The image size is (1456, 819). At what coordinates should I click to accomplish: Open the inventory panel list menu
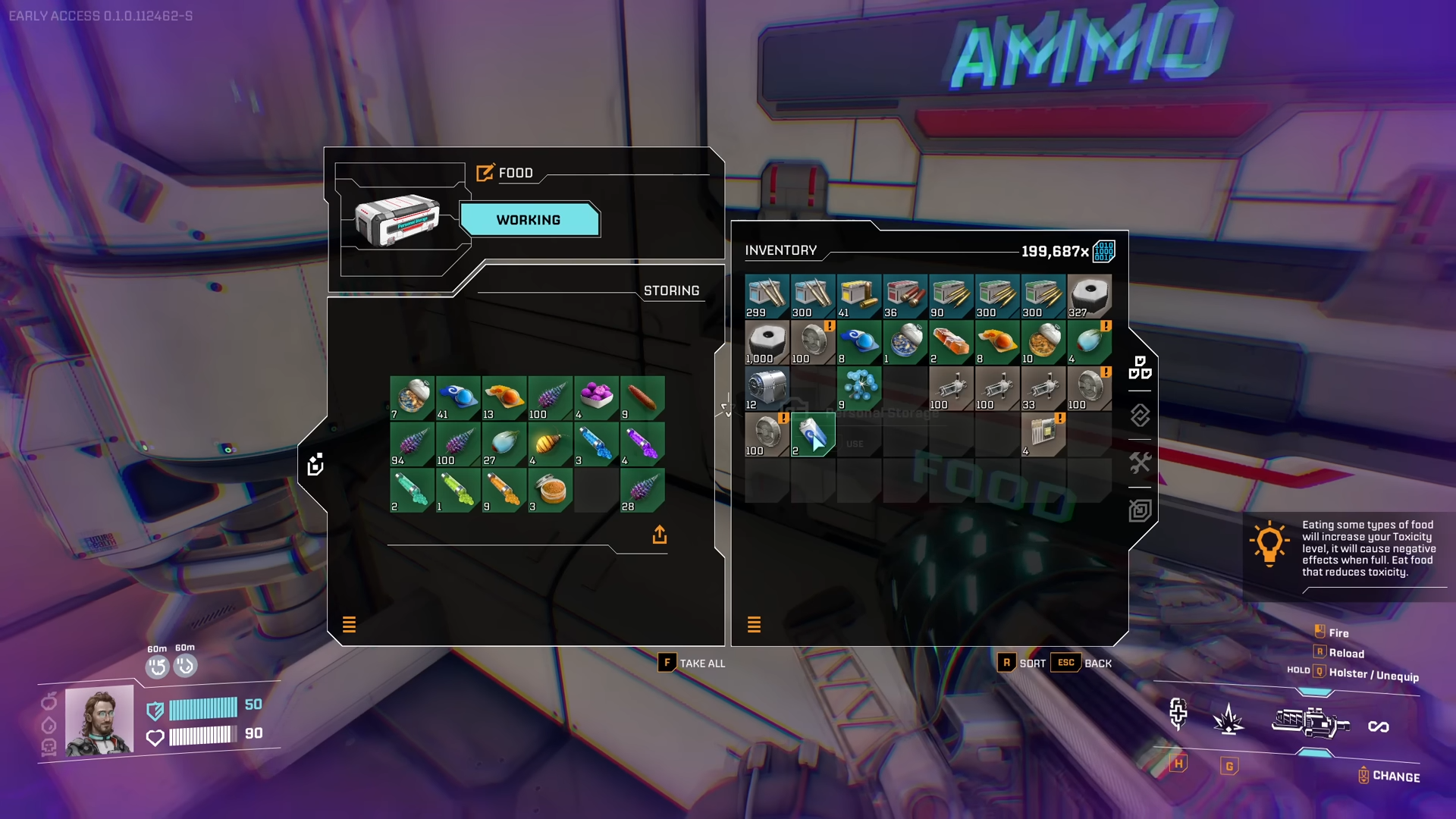754,624
